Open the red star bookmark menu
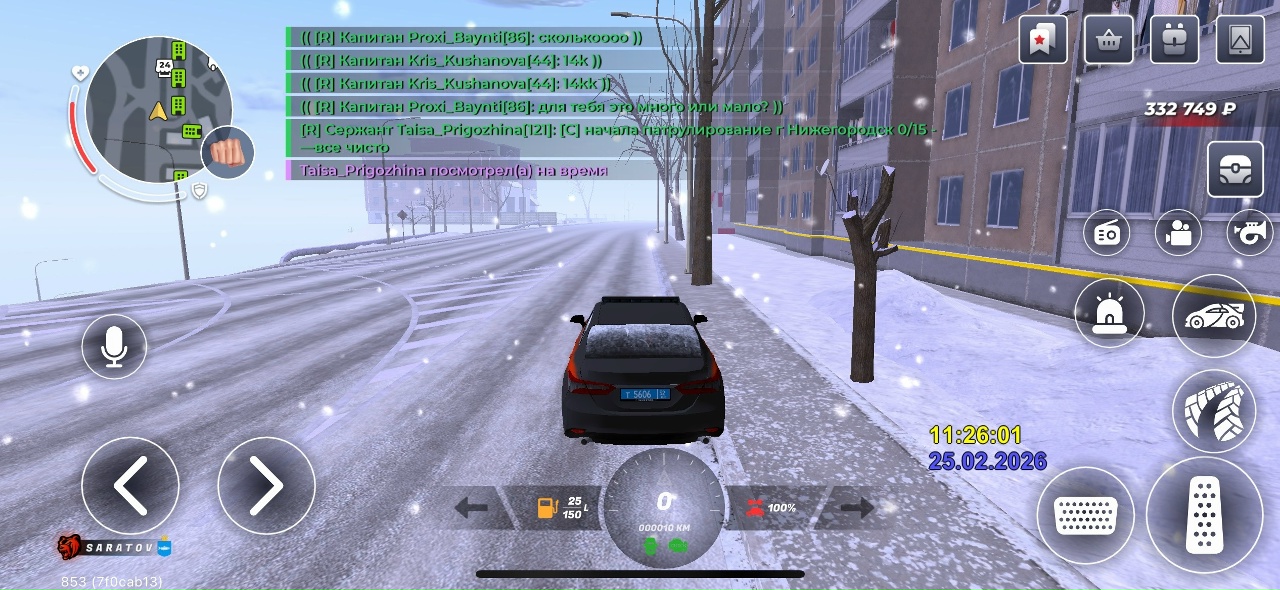The image size is (1280, 590). point(1043,40)
